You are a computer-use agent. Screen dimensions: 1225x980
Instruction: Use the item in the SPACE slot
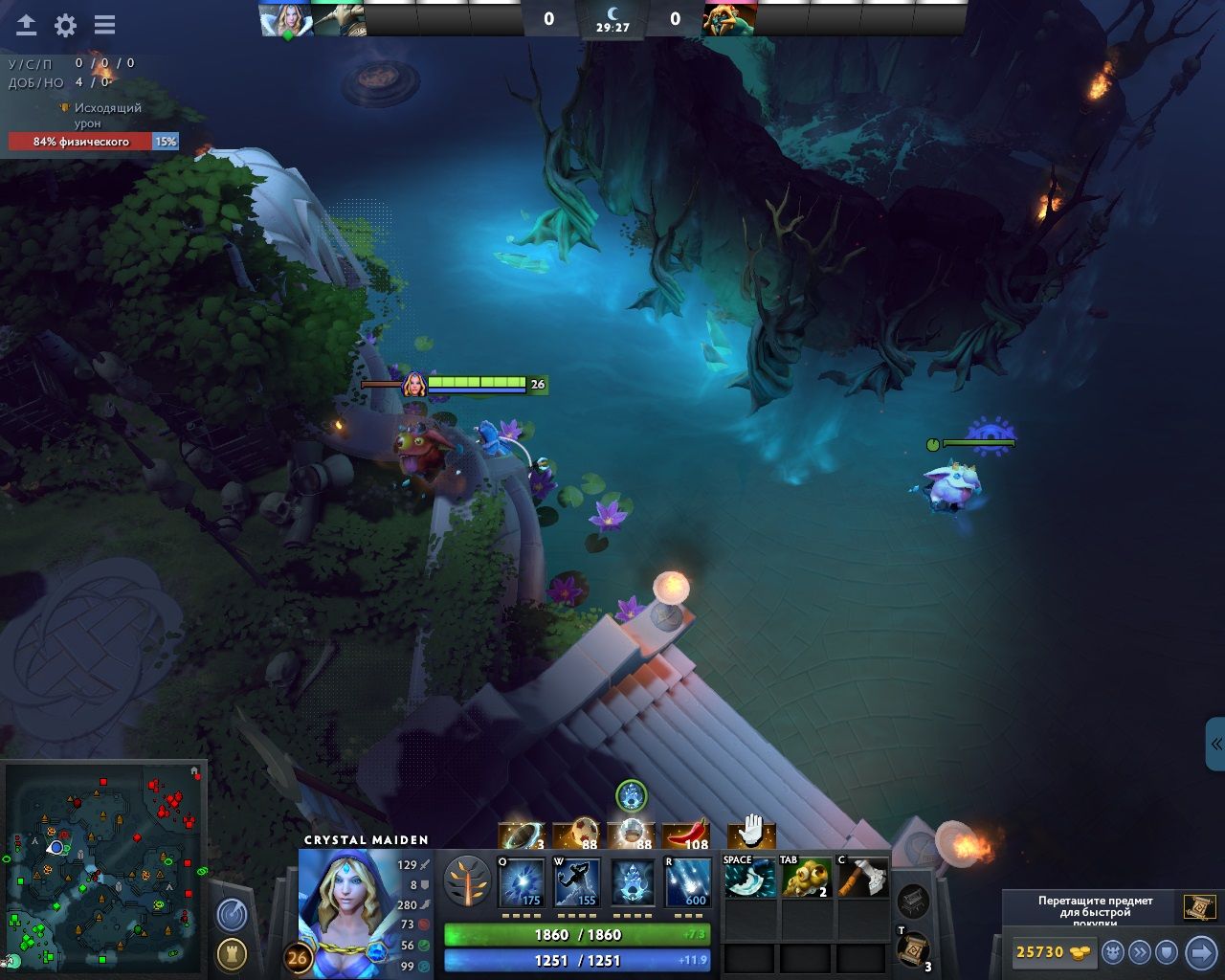tap(749, 878)
